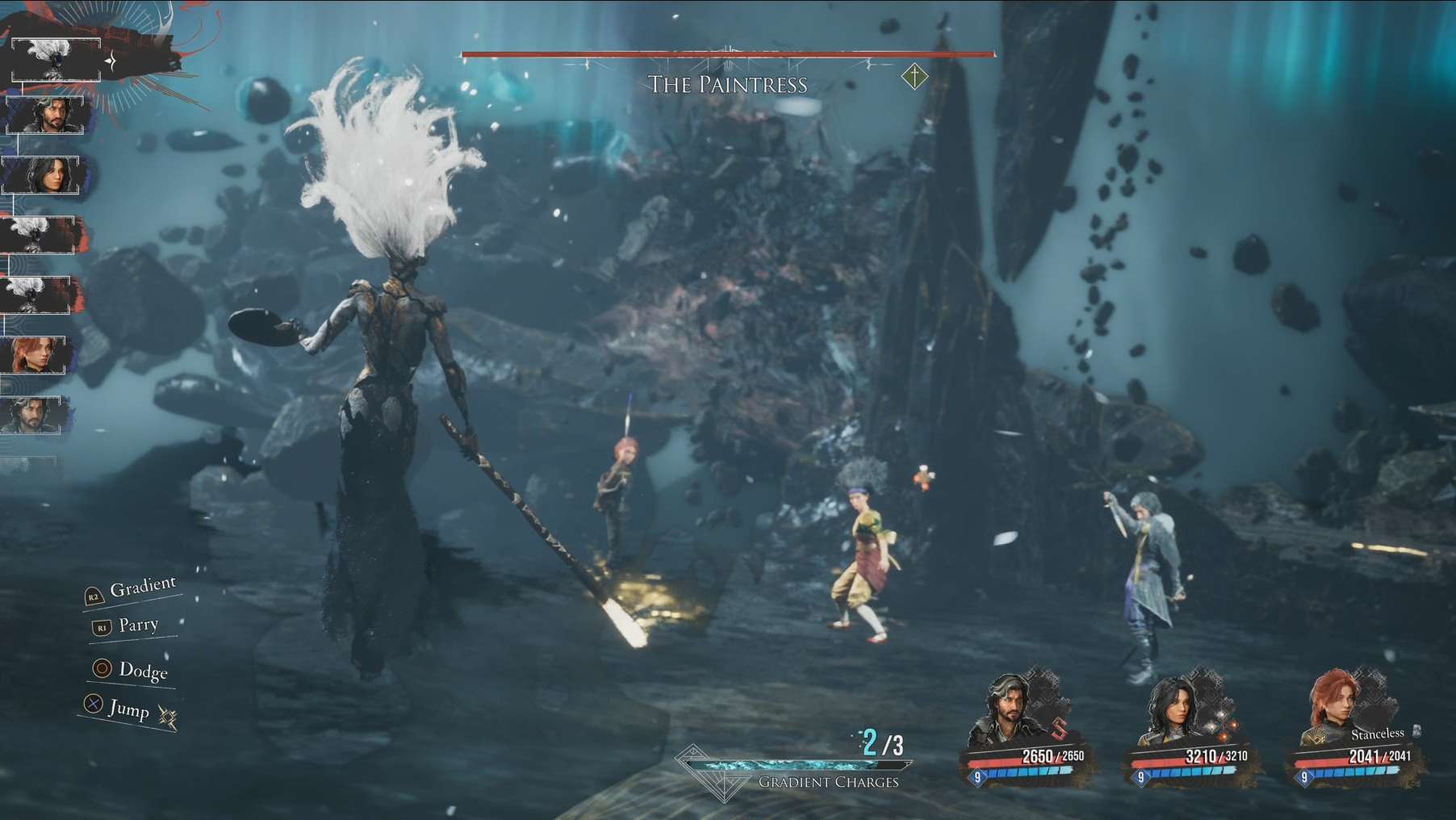The image size is (1456, 820).
Task: Click the Stanceless label on the right portrait
Action: click(1379, 733)
